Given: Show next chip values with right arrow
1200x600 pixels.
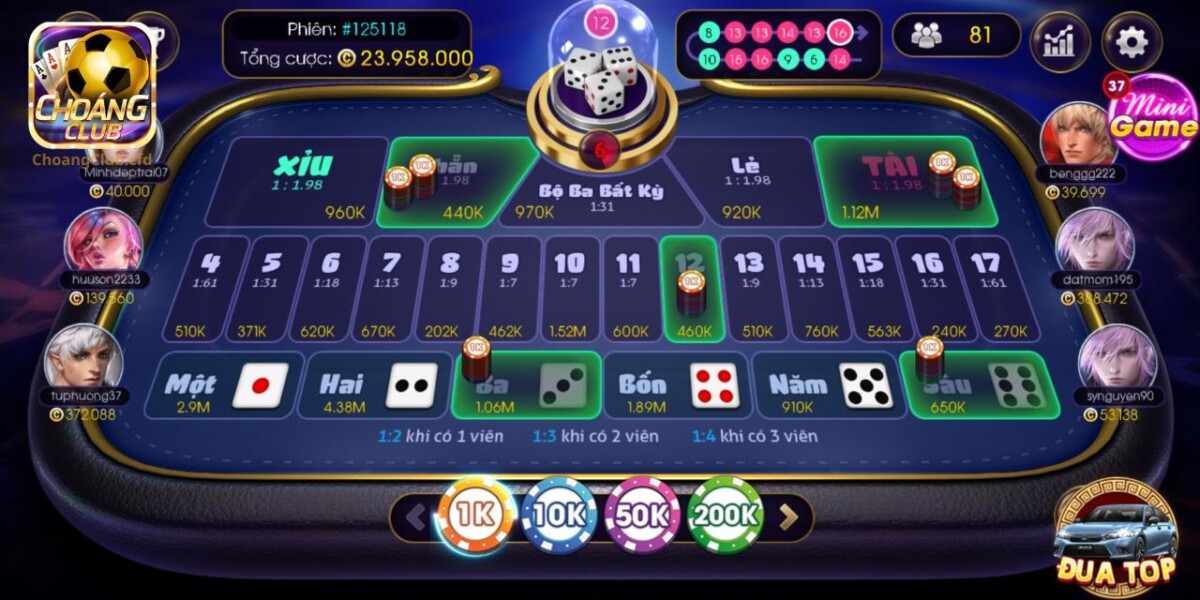Looking at the screenshot, I should click(x=789, y=517).
